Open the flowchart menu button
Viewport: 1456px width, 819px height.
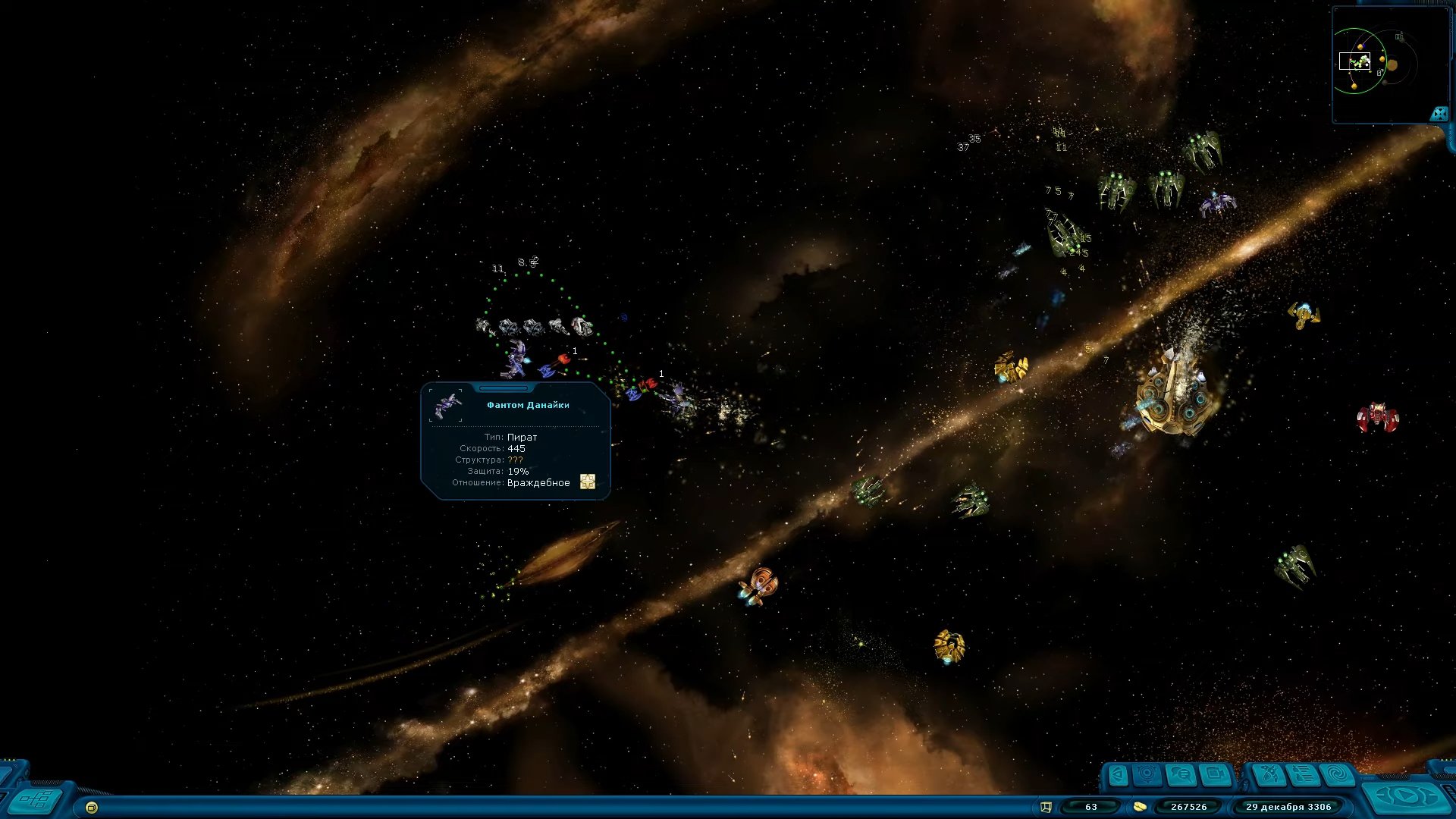(x=36, y=799)
